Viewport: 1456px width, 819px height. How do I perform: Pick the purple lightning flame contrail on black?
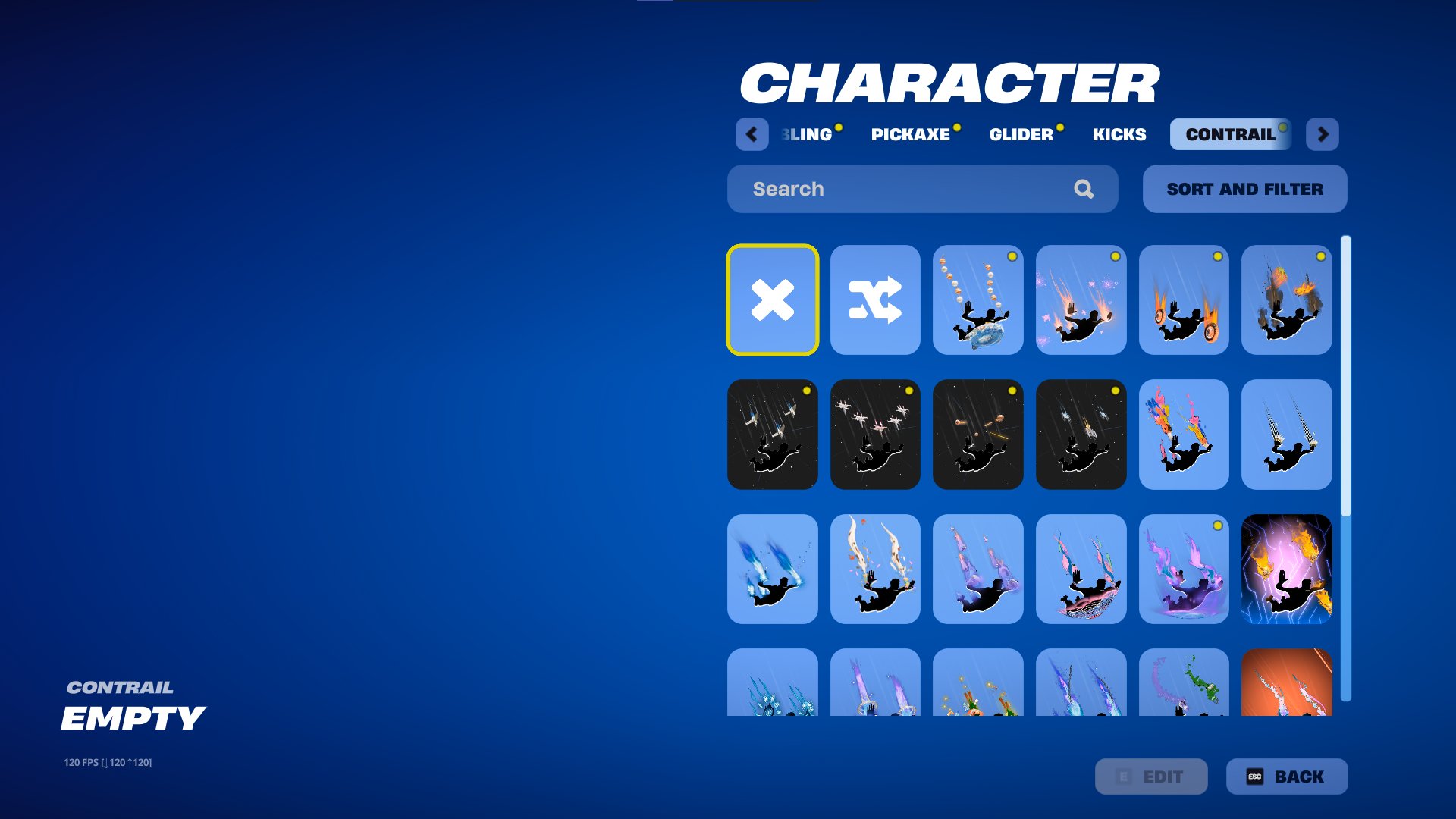(1287, 569)
